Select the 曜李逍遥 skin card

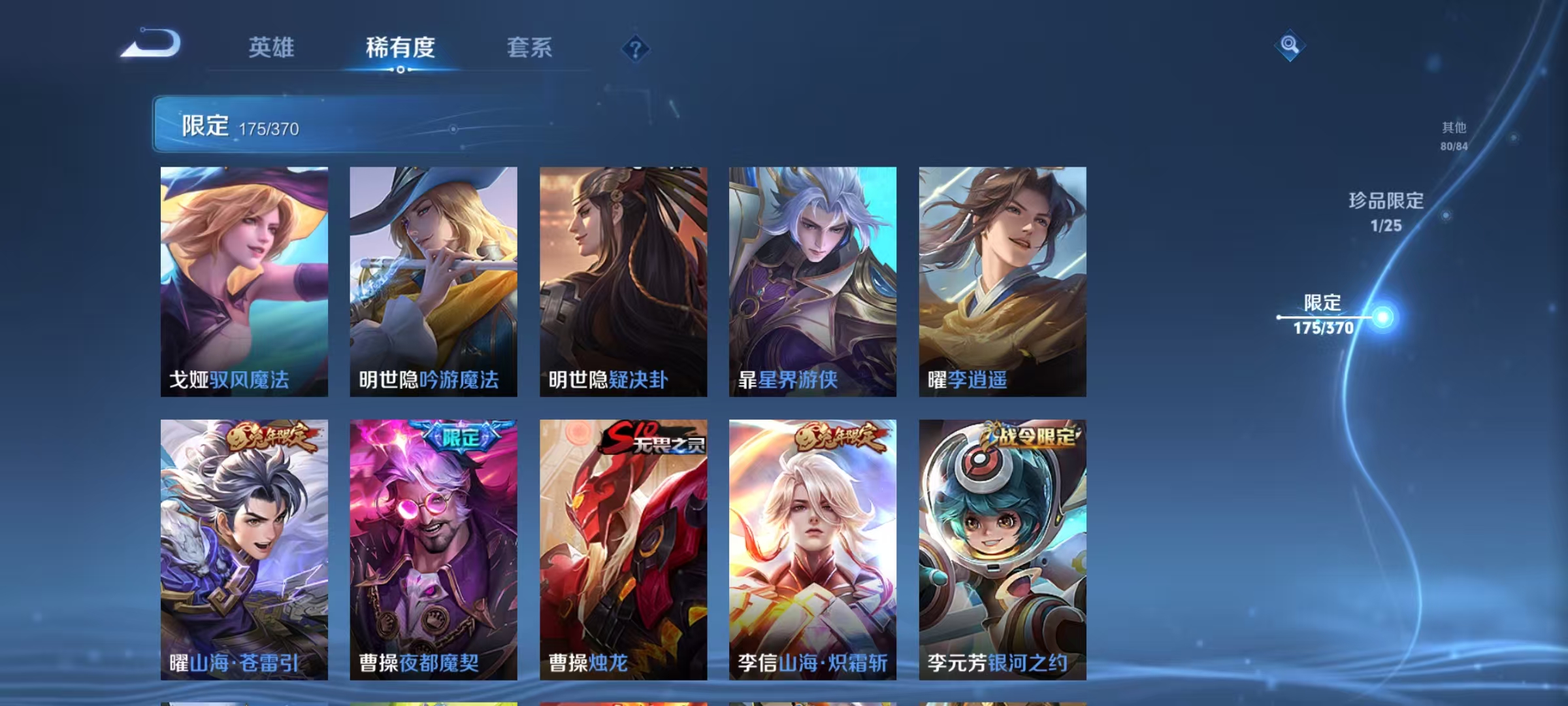point(1002,281)
